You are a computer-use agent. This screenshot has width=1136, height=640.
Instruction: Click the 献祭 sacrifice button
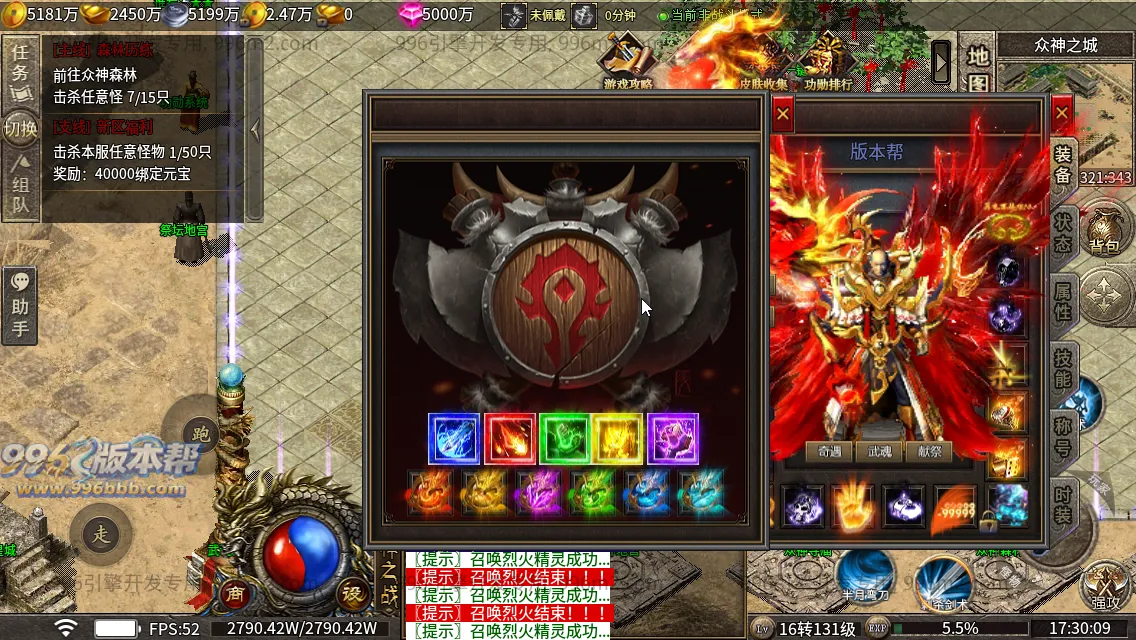(929, 451)
